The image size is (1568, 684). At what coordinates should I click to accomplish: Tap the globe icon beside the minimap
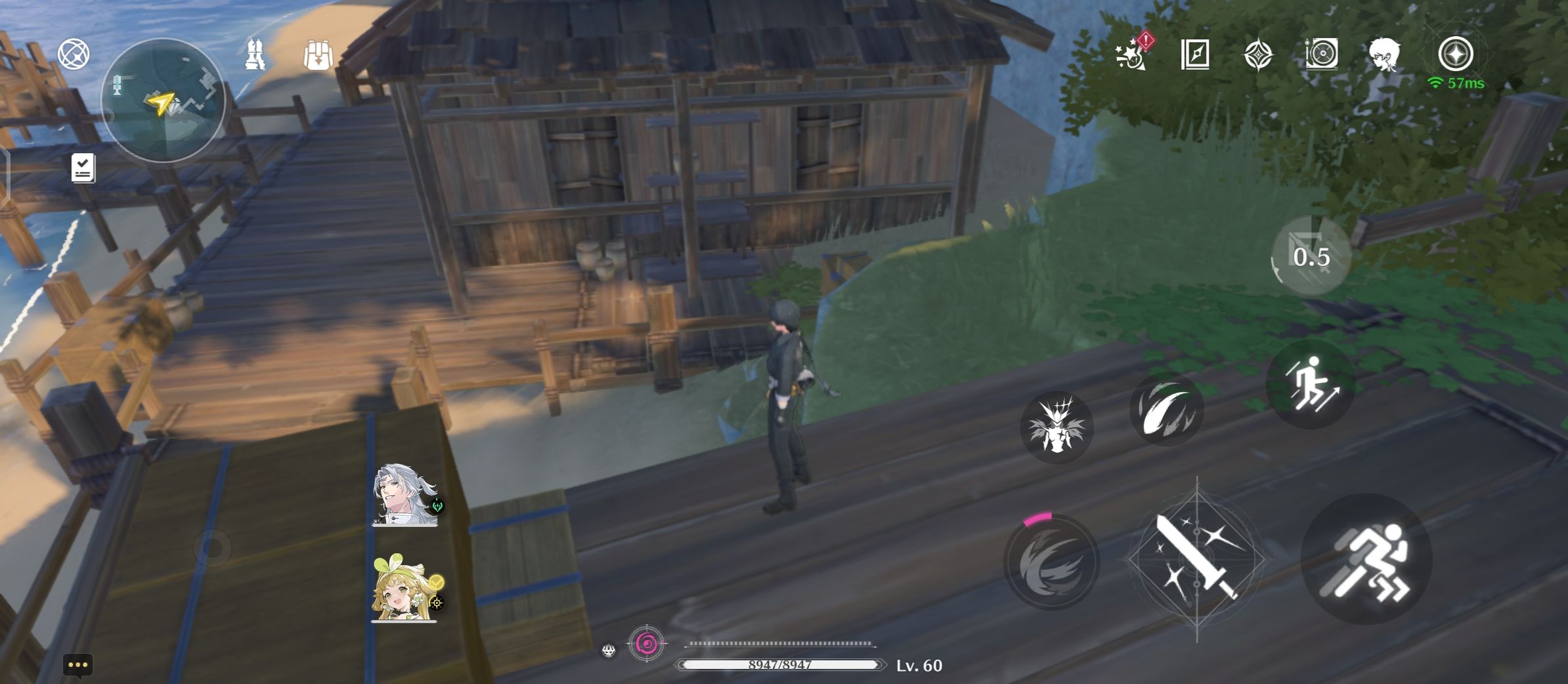[x=74, y=54]
